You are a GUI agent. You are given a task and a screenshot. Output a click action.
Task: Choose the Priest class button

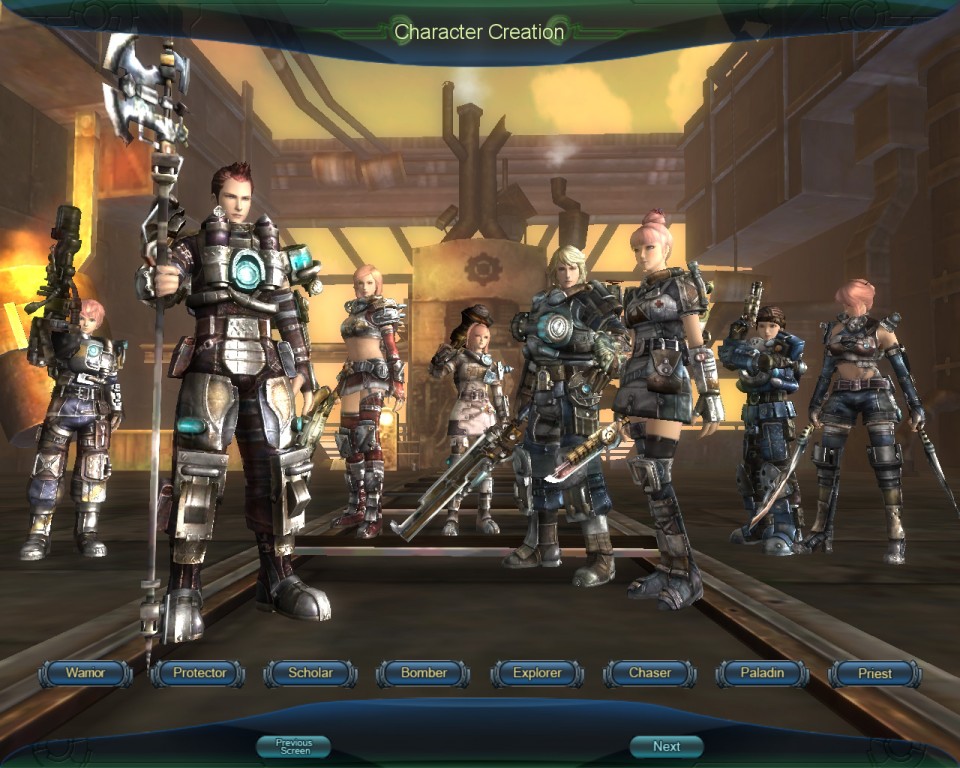pos(875,673)
